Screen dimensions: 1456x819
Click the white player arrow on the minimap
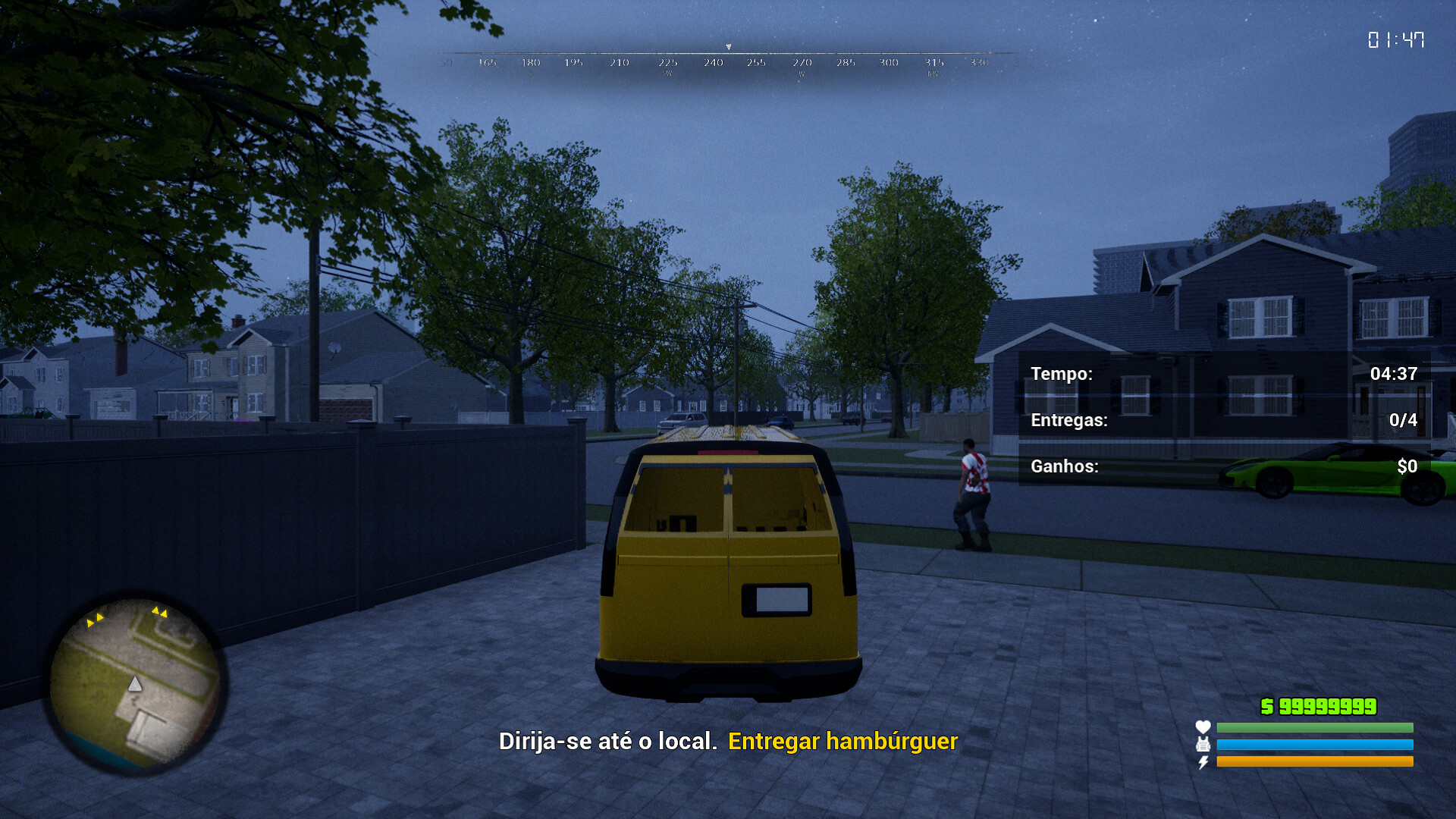click(x=135, y=684)
